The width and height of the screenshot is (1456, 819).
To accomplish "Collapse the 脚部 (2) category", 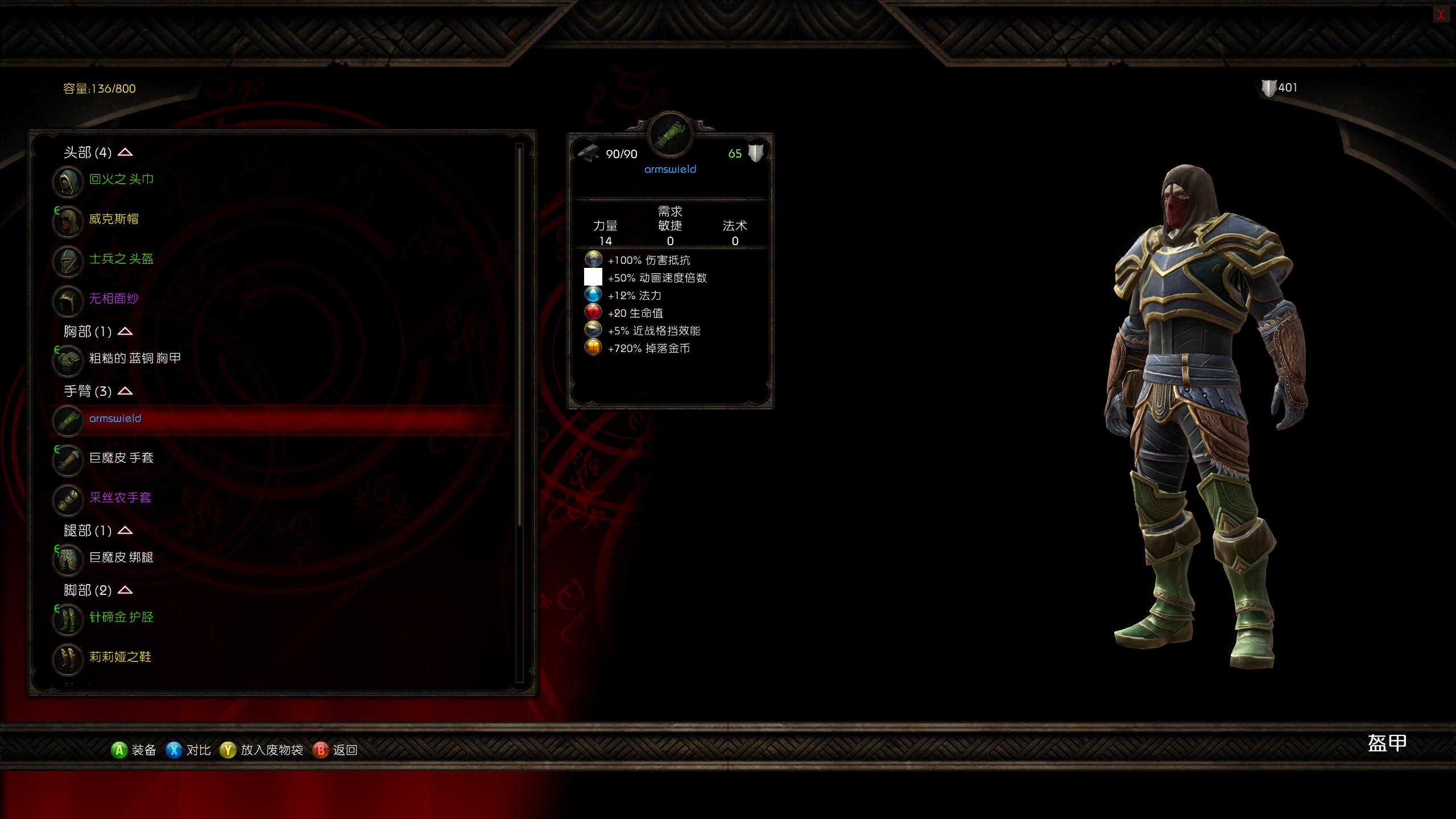I will click(125, 590).
